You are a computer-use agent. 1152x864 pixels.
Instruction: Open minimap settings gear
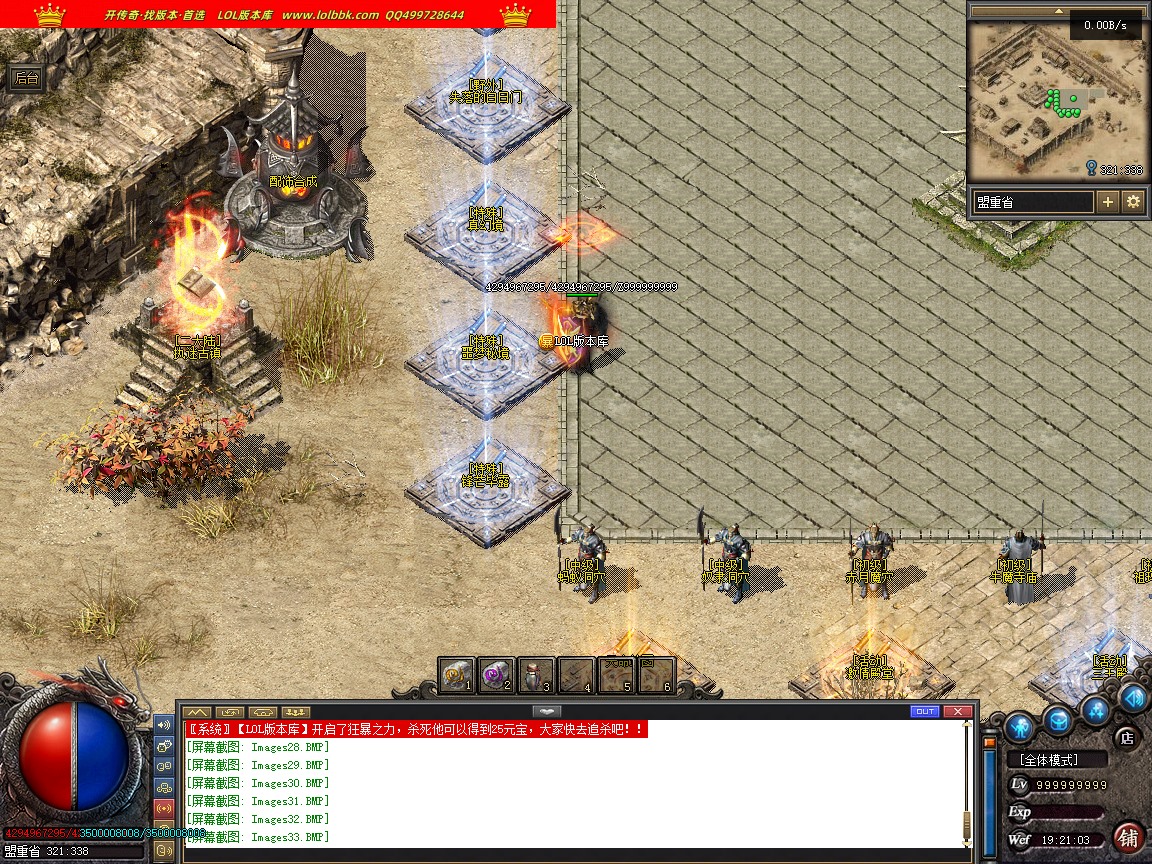pos(1133,202)
